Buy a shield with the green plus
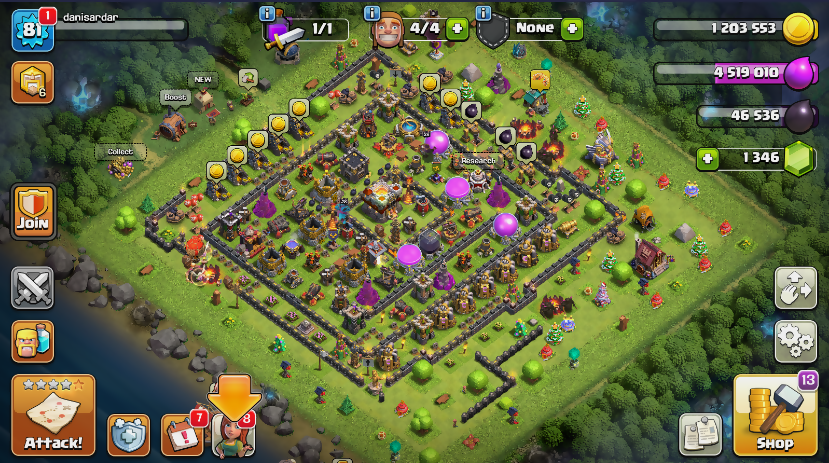Screen dimensions: 829x463 [572, 28]
